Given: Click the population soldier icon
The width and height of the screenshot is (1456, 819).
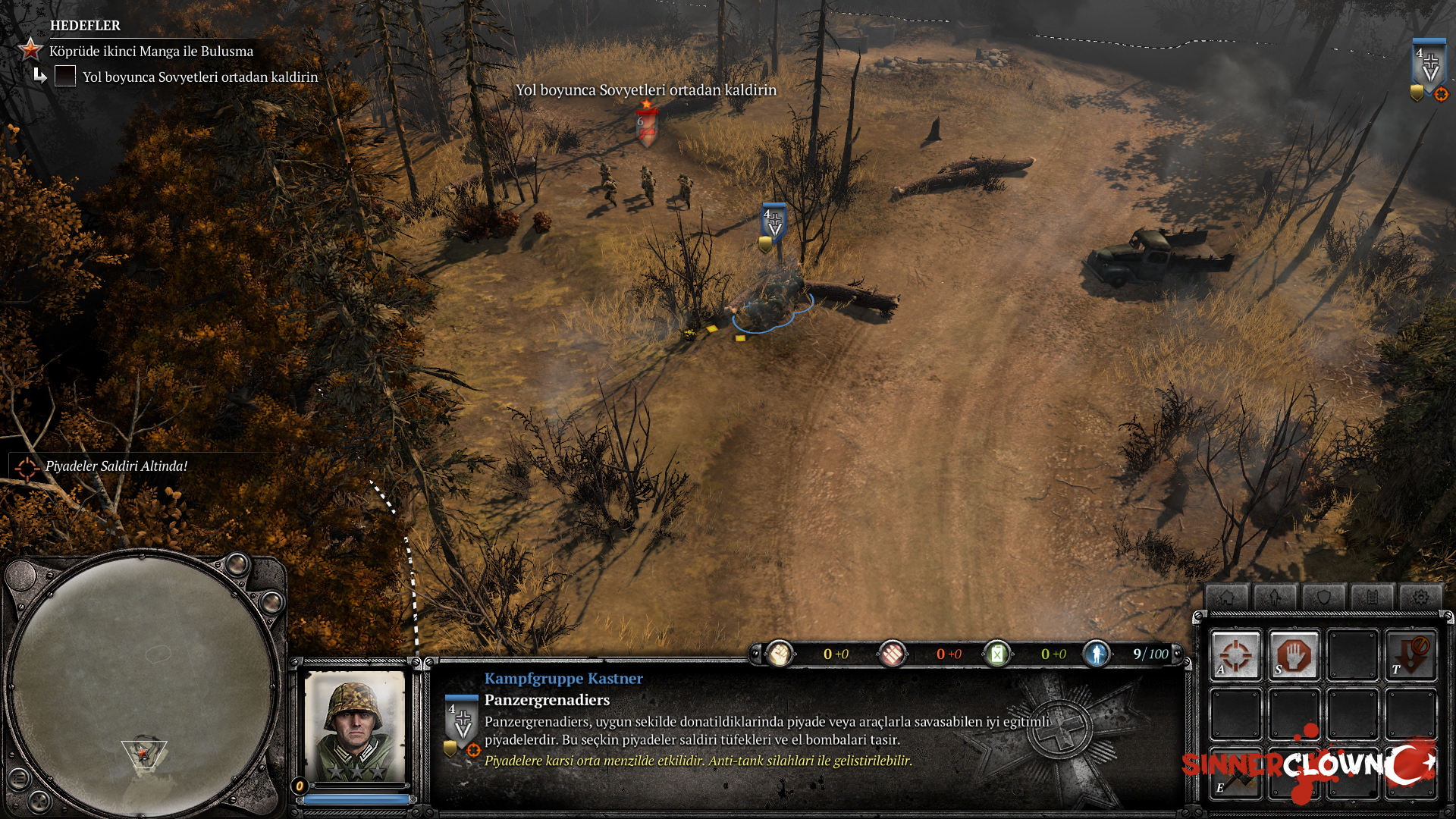Looking at the screenshot, I should 1097,654.
